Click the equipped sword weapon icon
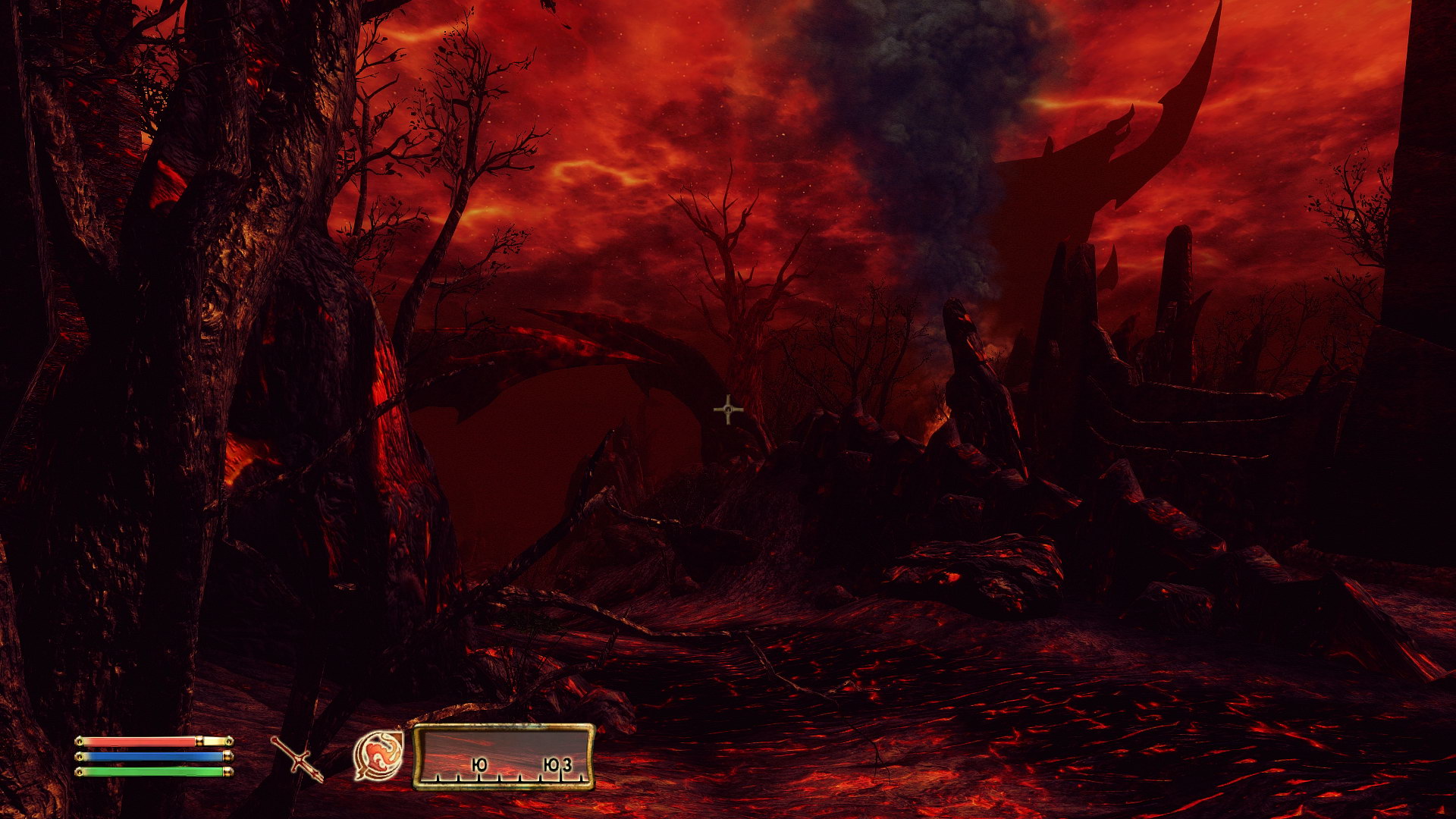The height and width of the screenshot is (819, 1456). [x=297, y=758]
